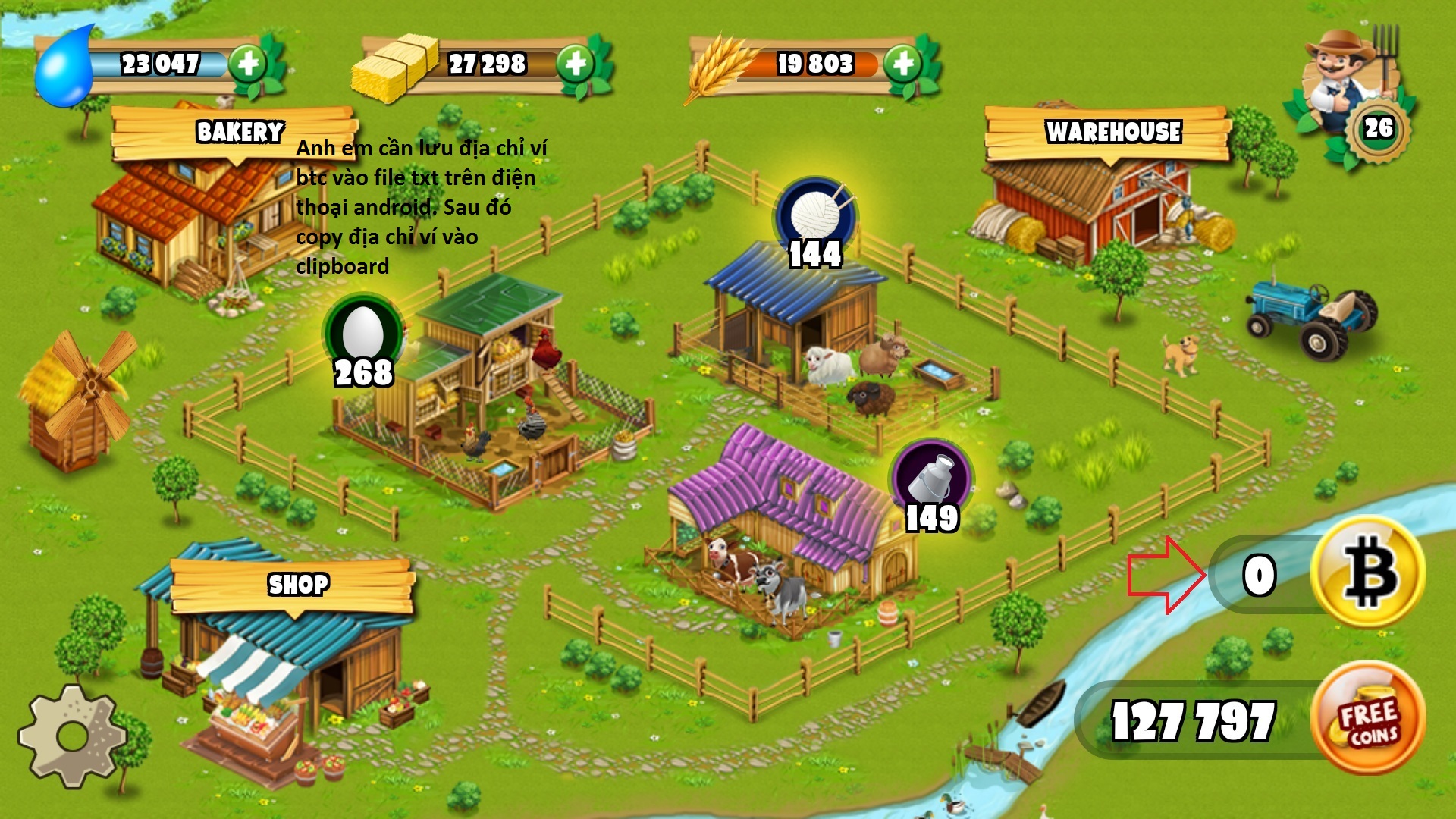Collect the 144 wool bubble
The height and width of the screenshot is (819, 1456).
815,218
